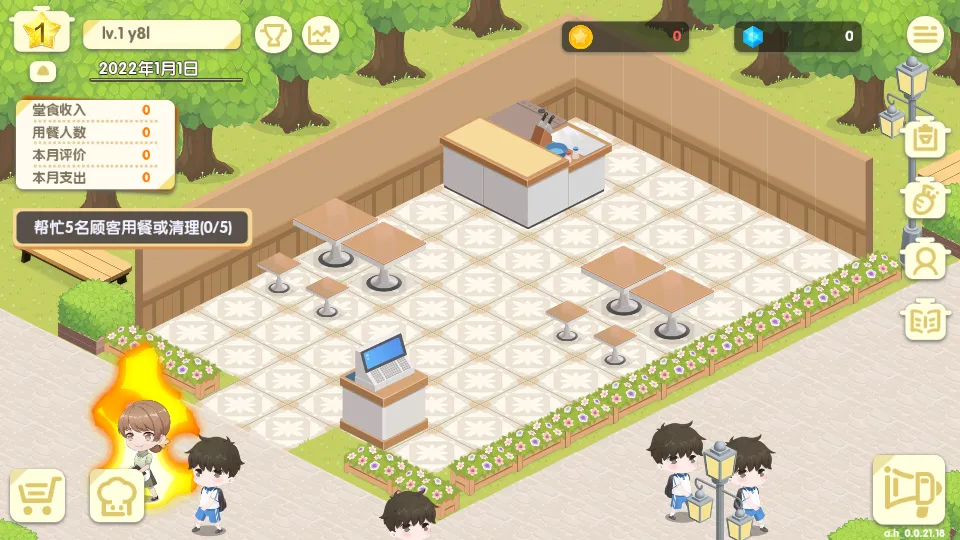Click the daily income stats panel
The image size is (960, 540).
95,144
